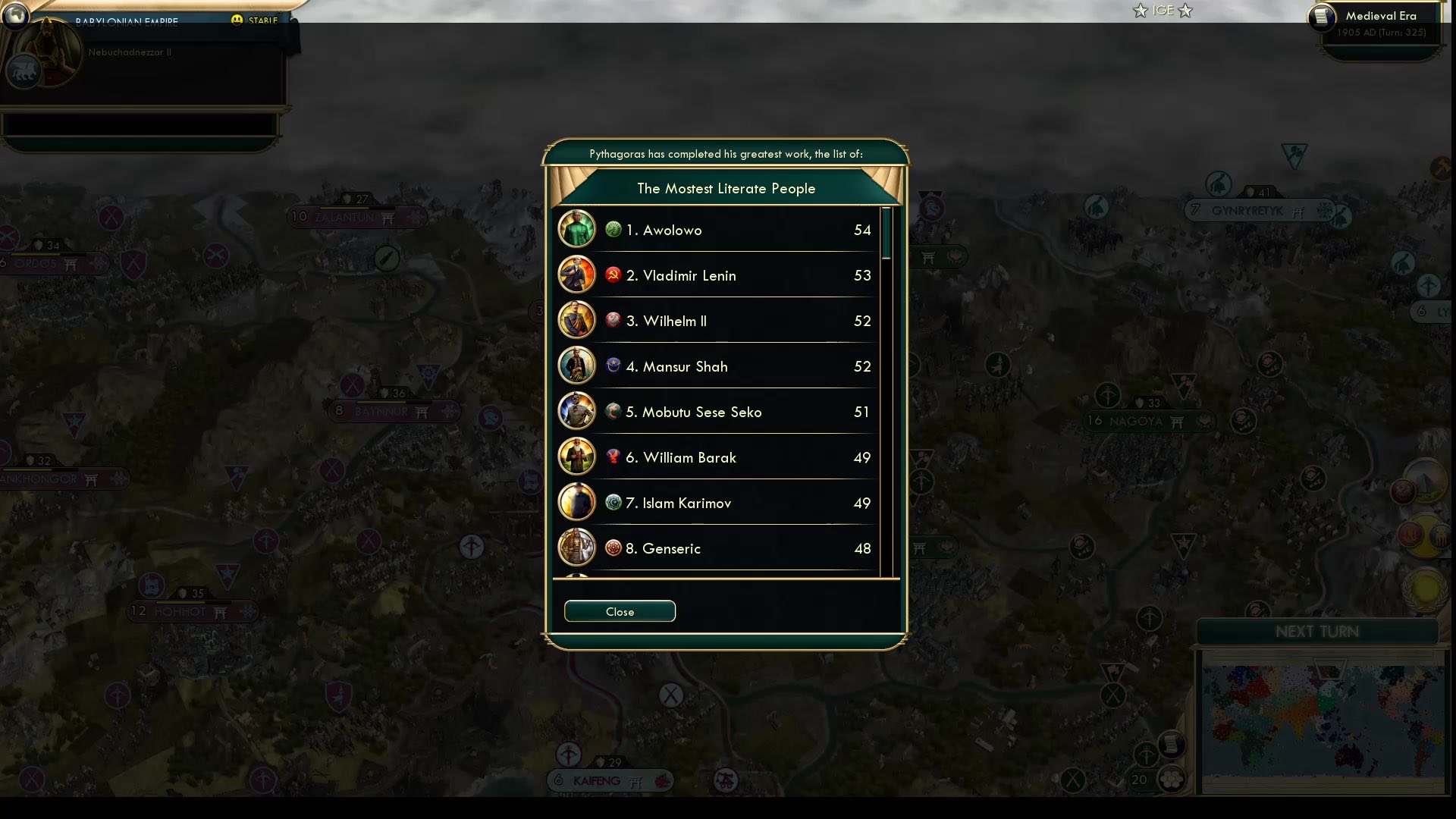Click the Babylonian winged lion civilization icon

[x=25, y=72]
